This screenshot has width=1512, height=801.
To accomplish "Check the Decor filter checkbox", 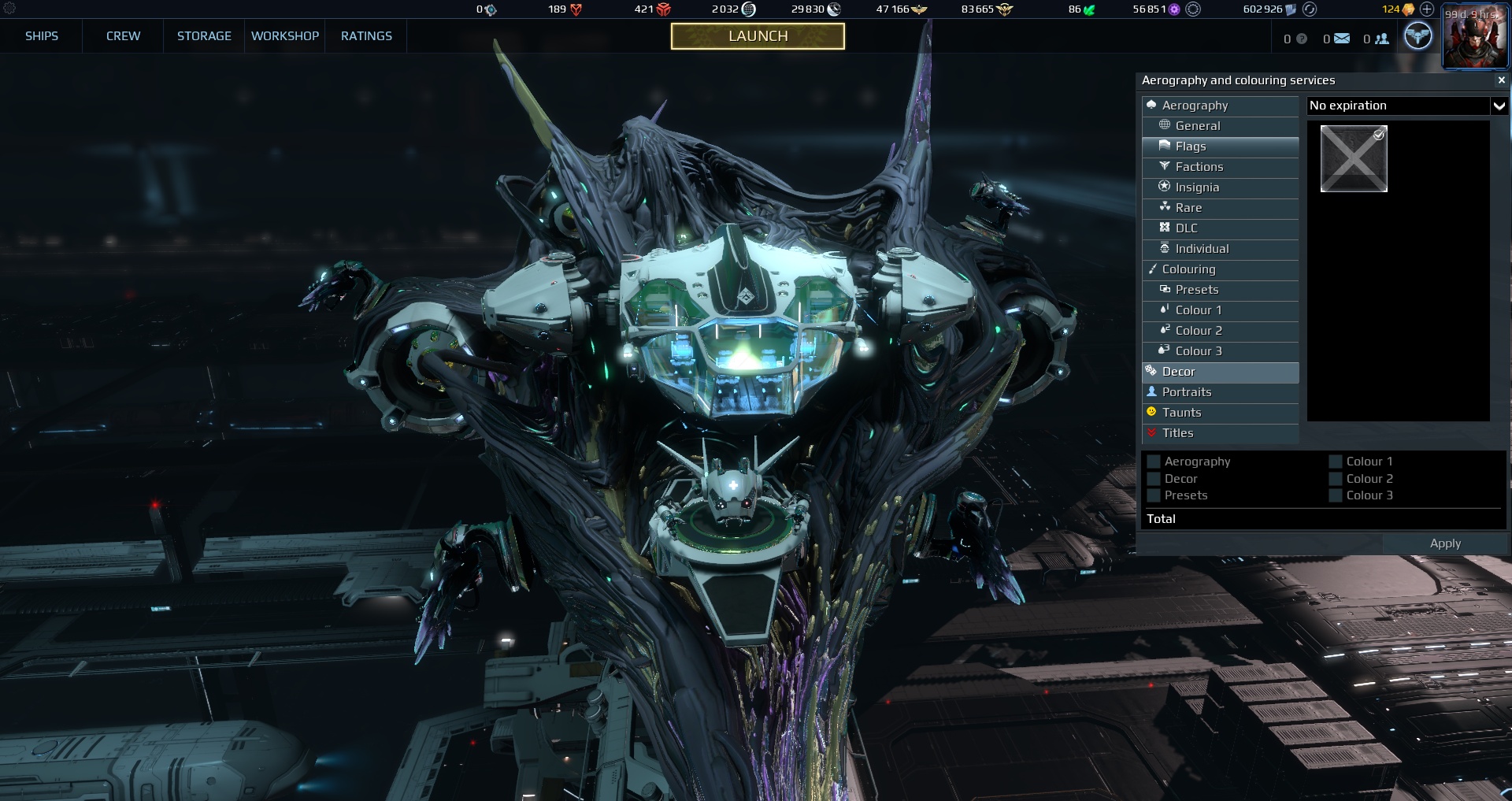I will 1154,479.
